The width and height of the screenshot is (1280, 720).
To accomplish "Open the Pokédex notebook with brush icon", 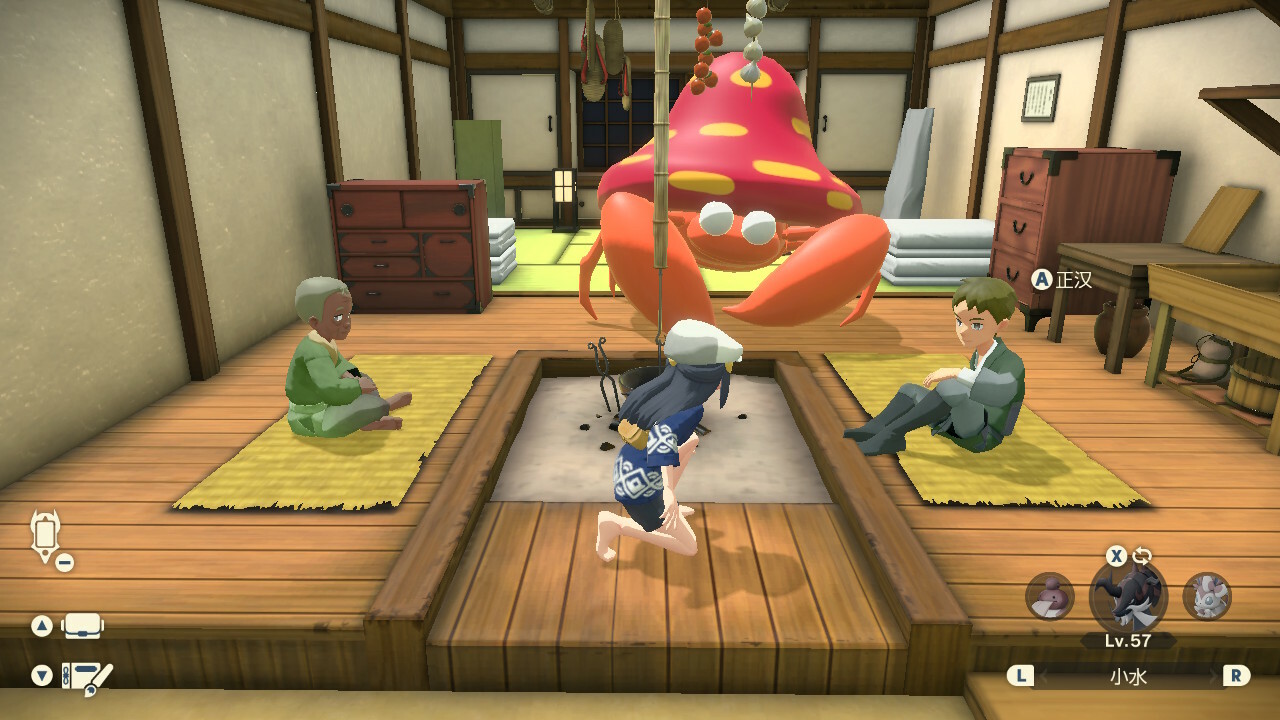I will click(86, 677).
